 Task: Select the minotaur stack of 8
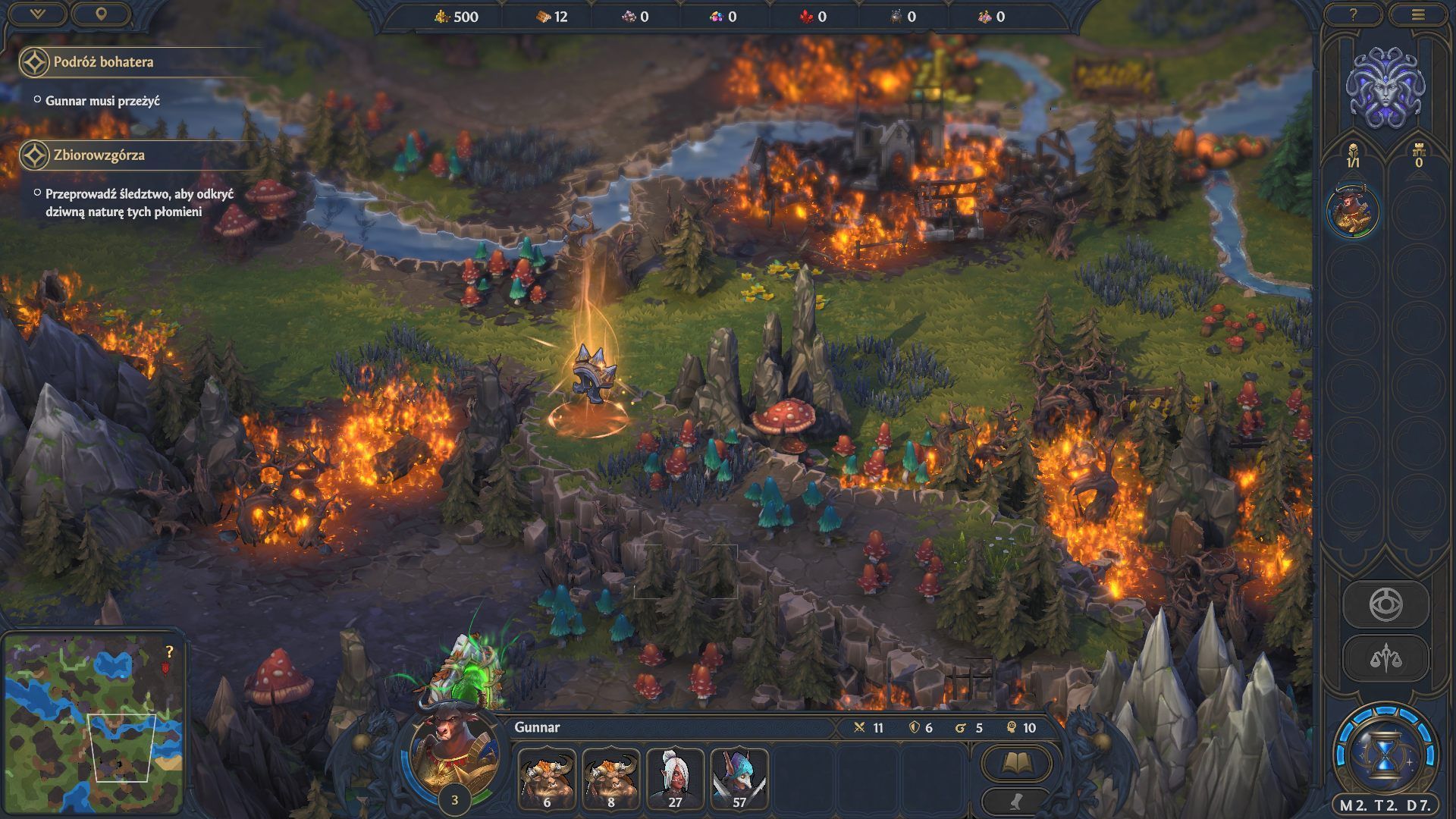pyautogui.click(x=611, y=778)
